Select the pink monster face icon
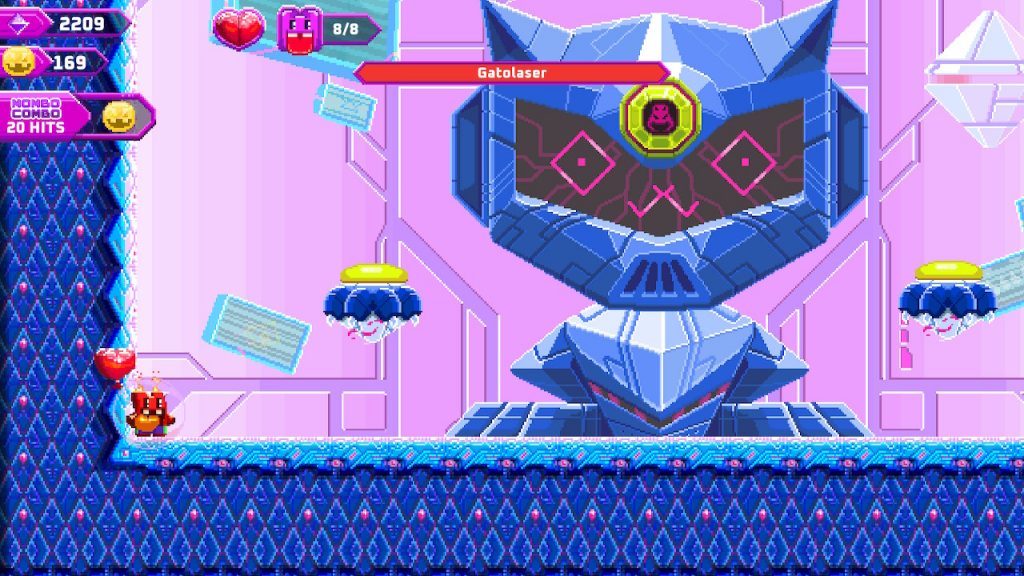This screenshot has height=576, width=1024. tap(300, 29)
